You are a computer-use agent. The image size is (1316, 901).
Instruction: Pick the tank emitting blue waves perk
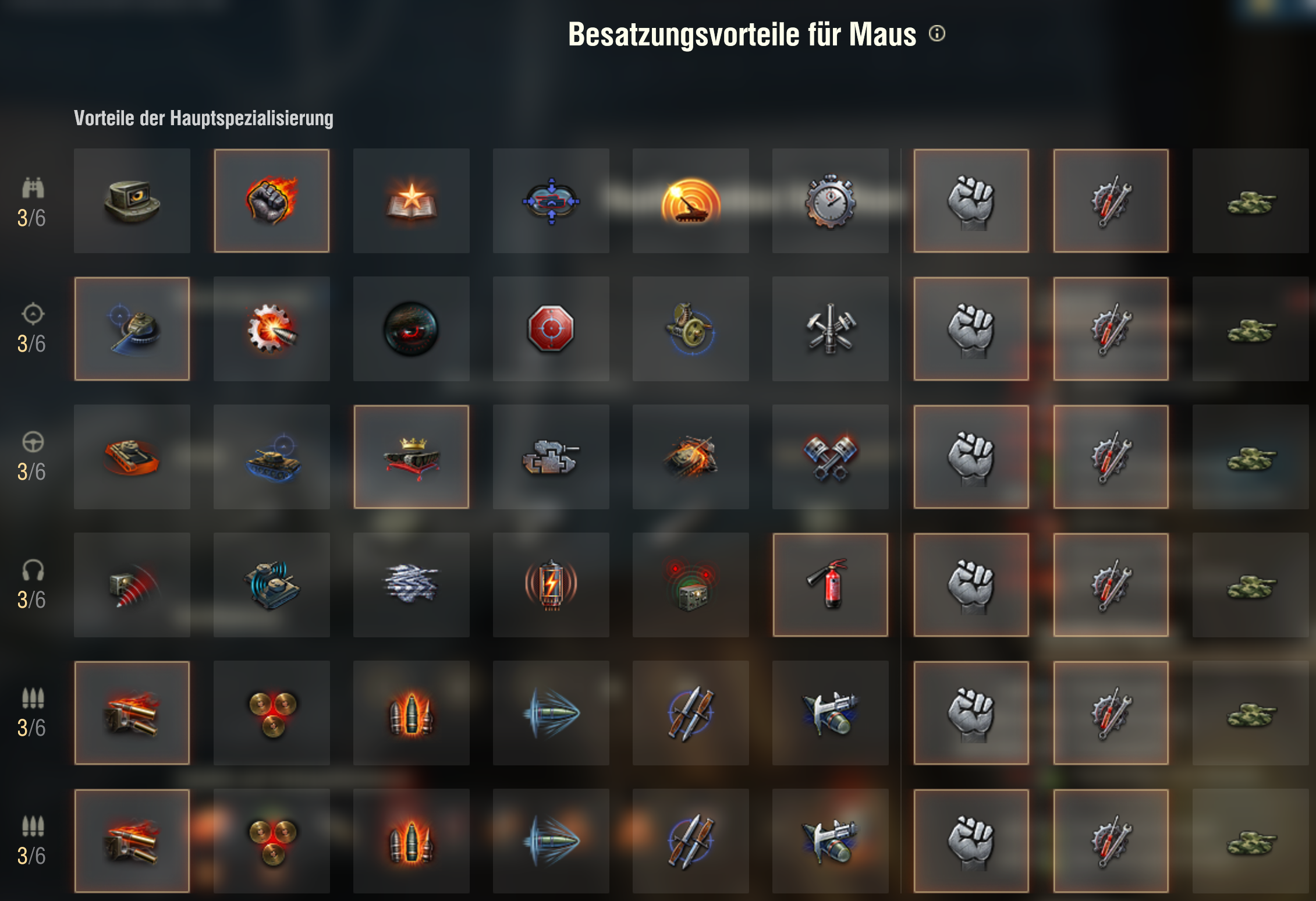[272, 585]
